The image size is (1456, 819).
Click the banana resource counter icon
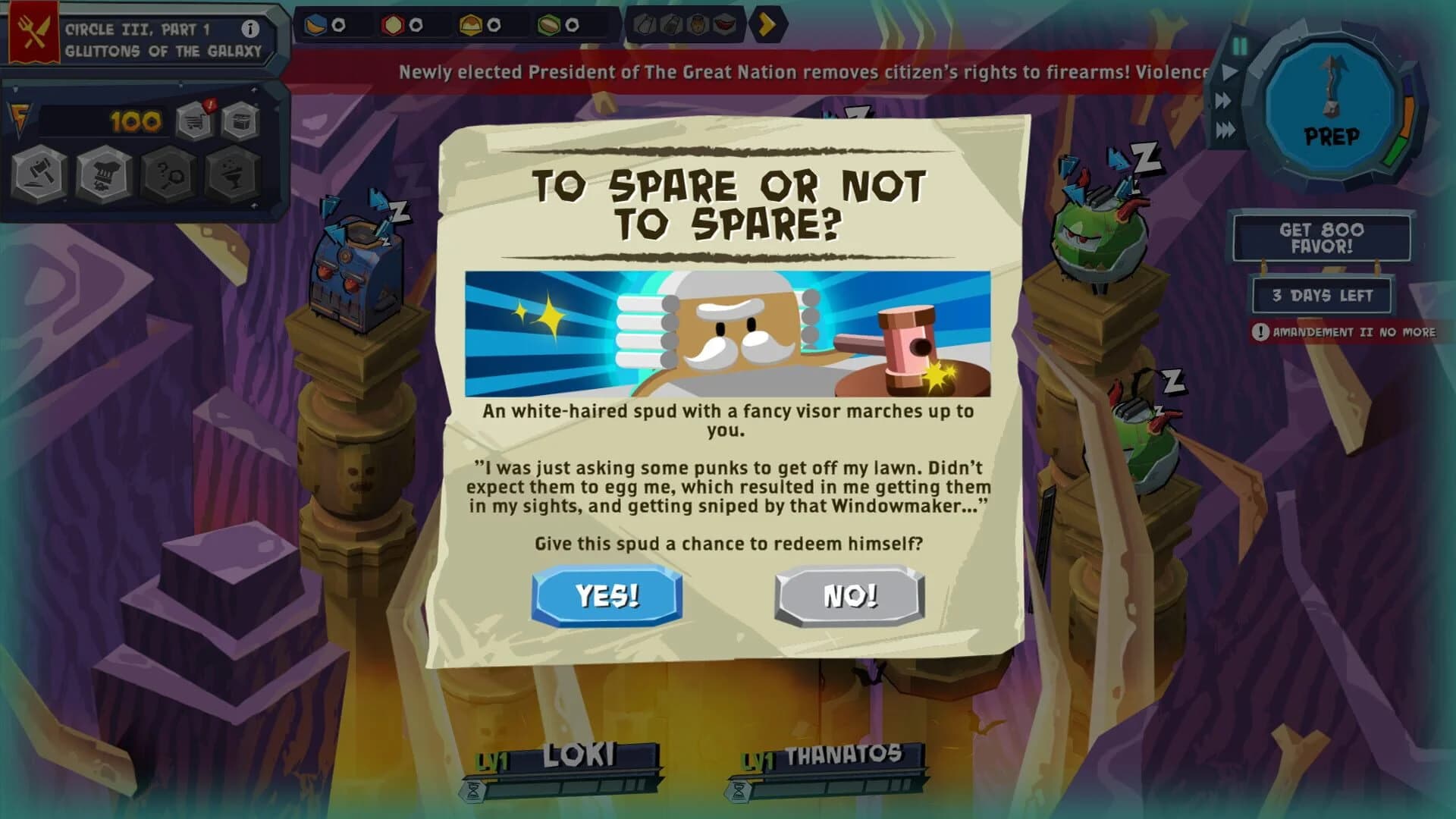tap(313, 24)
